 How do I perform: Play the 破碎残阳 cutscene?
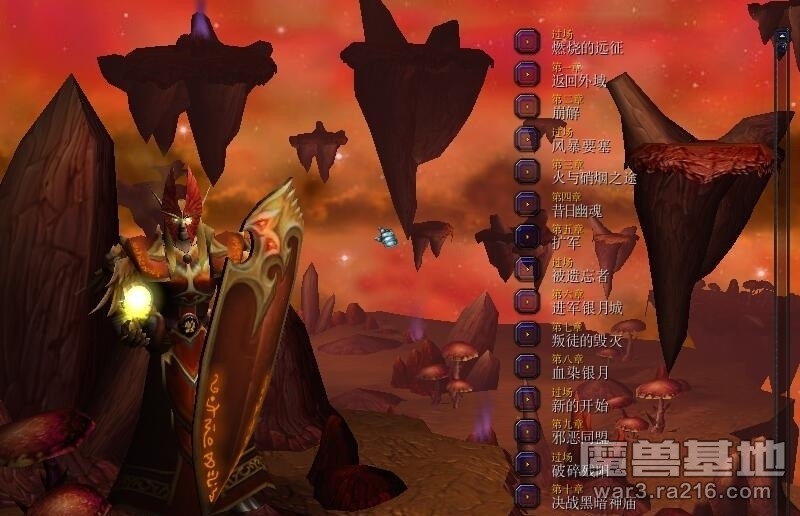pyautogui.click(x=527, y=463)
